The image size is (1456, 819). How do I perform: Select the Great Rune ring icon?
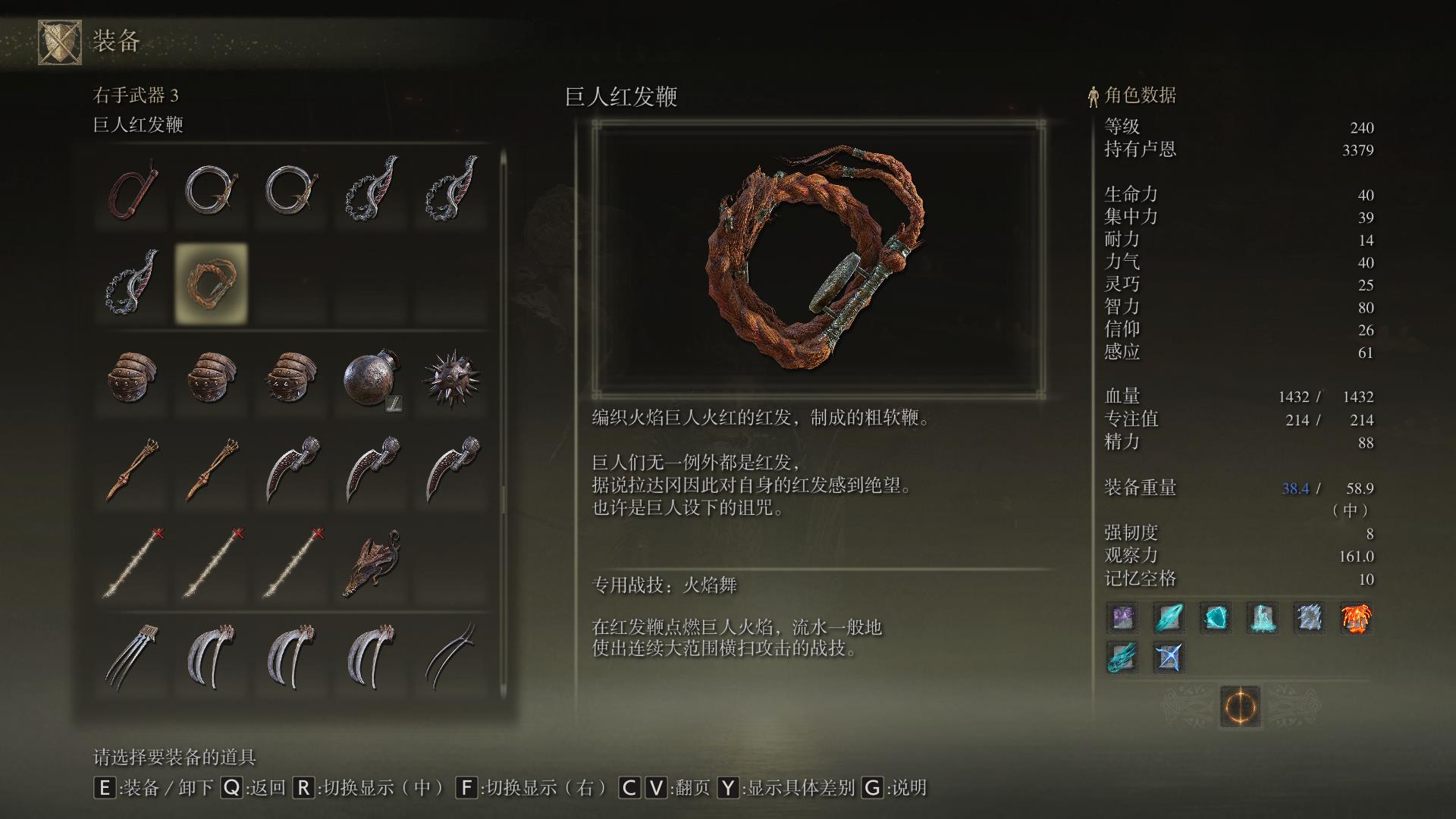(x=1240, y=707)
